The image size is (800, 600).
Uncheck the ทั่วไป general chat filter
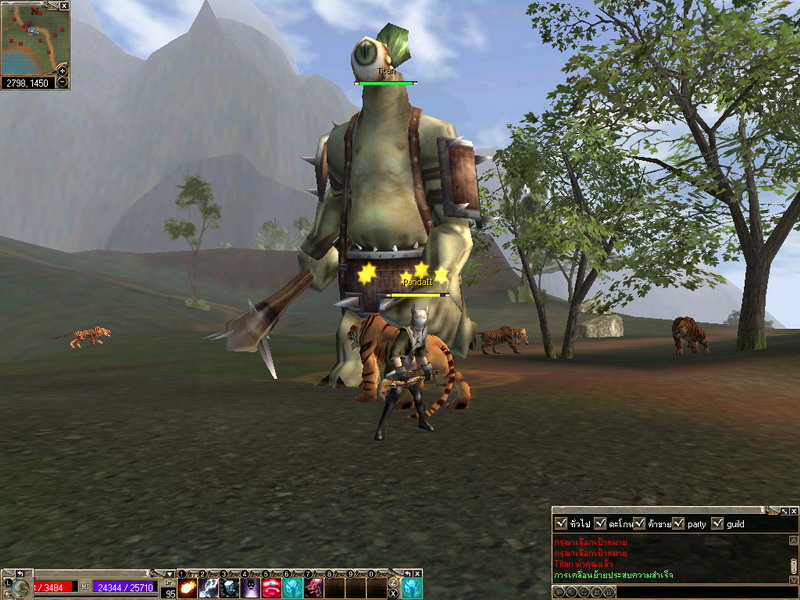[x=560, y=523]
